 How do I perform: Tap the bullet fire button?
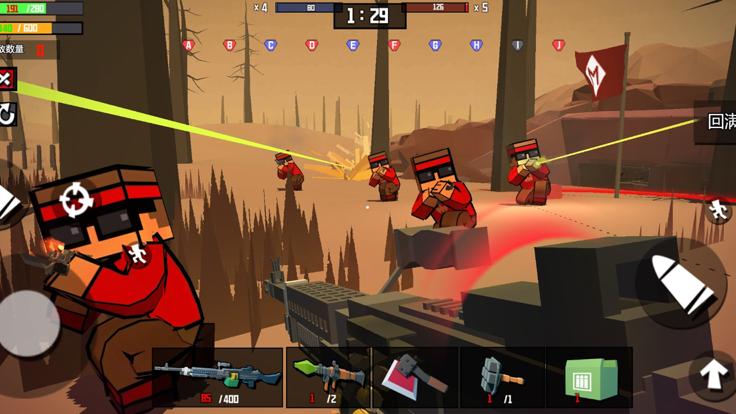682,282
